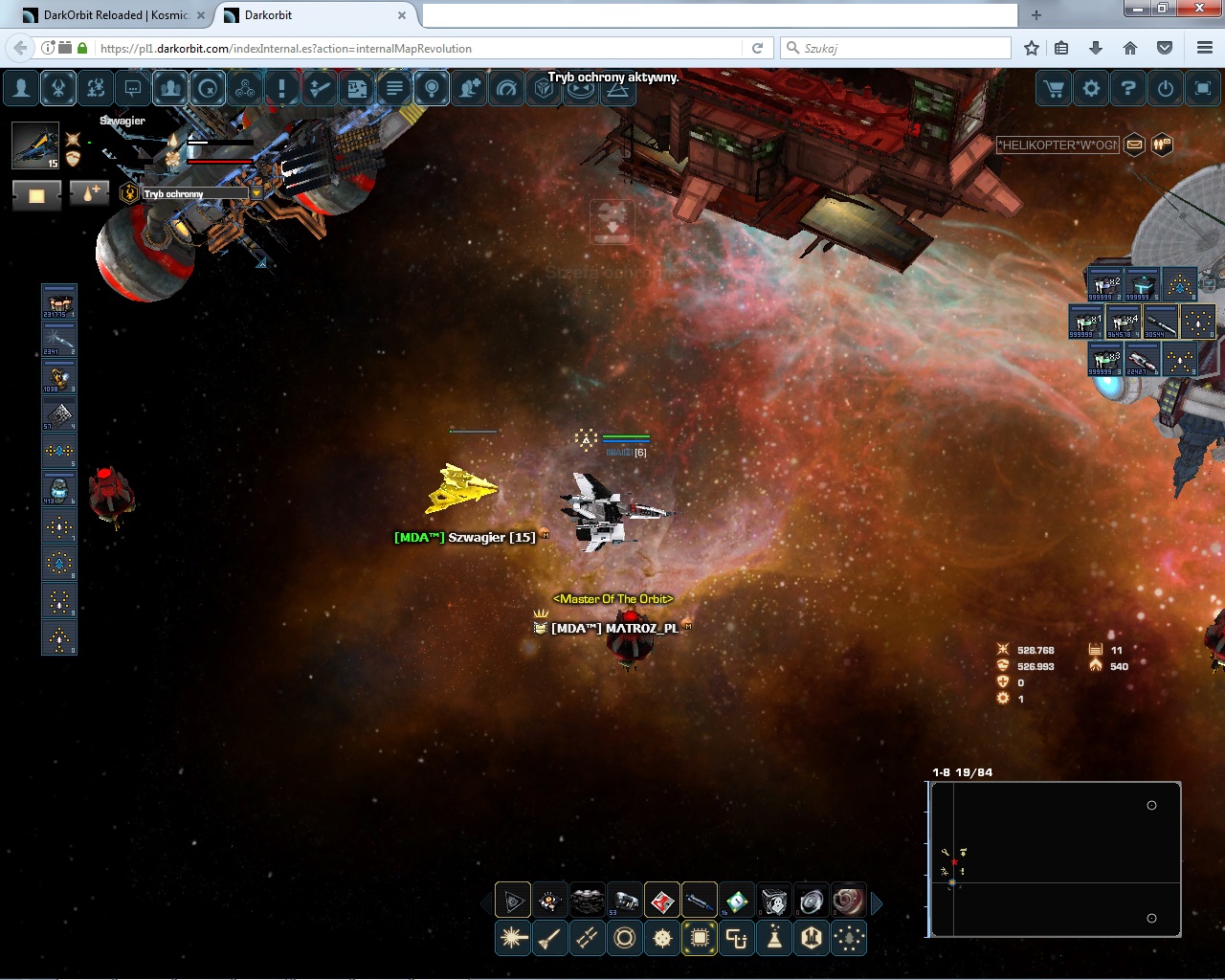Screen dimensions: 1225x980
Task: Open the question mark help window
Action: point(1128,89)
